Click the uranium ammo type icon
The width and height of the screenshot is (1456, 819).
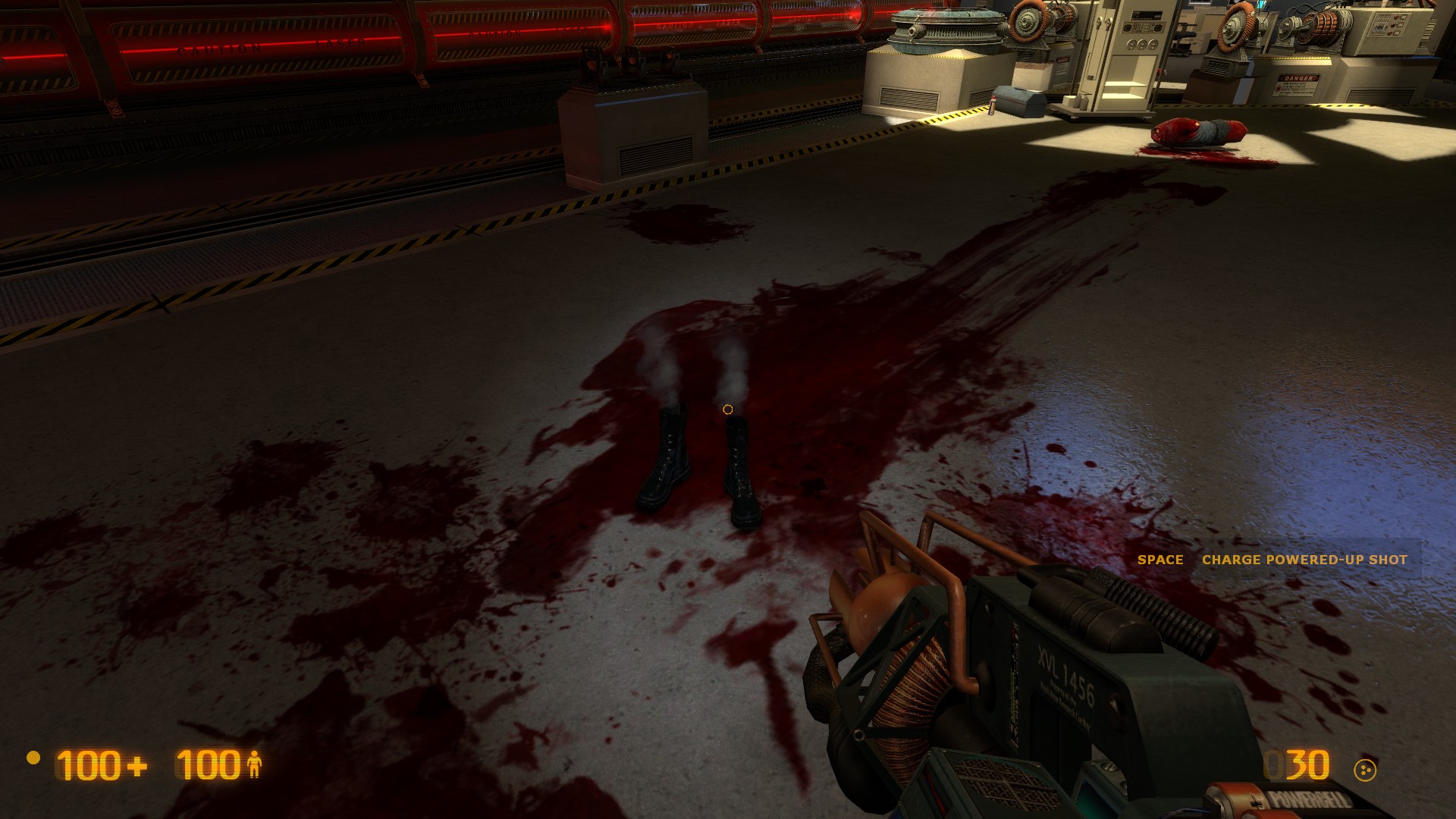click(x=1364, y=770)
